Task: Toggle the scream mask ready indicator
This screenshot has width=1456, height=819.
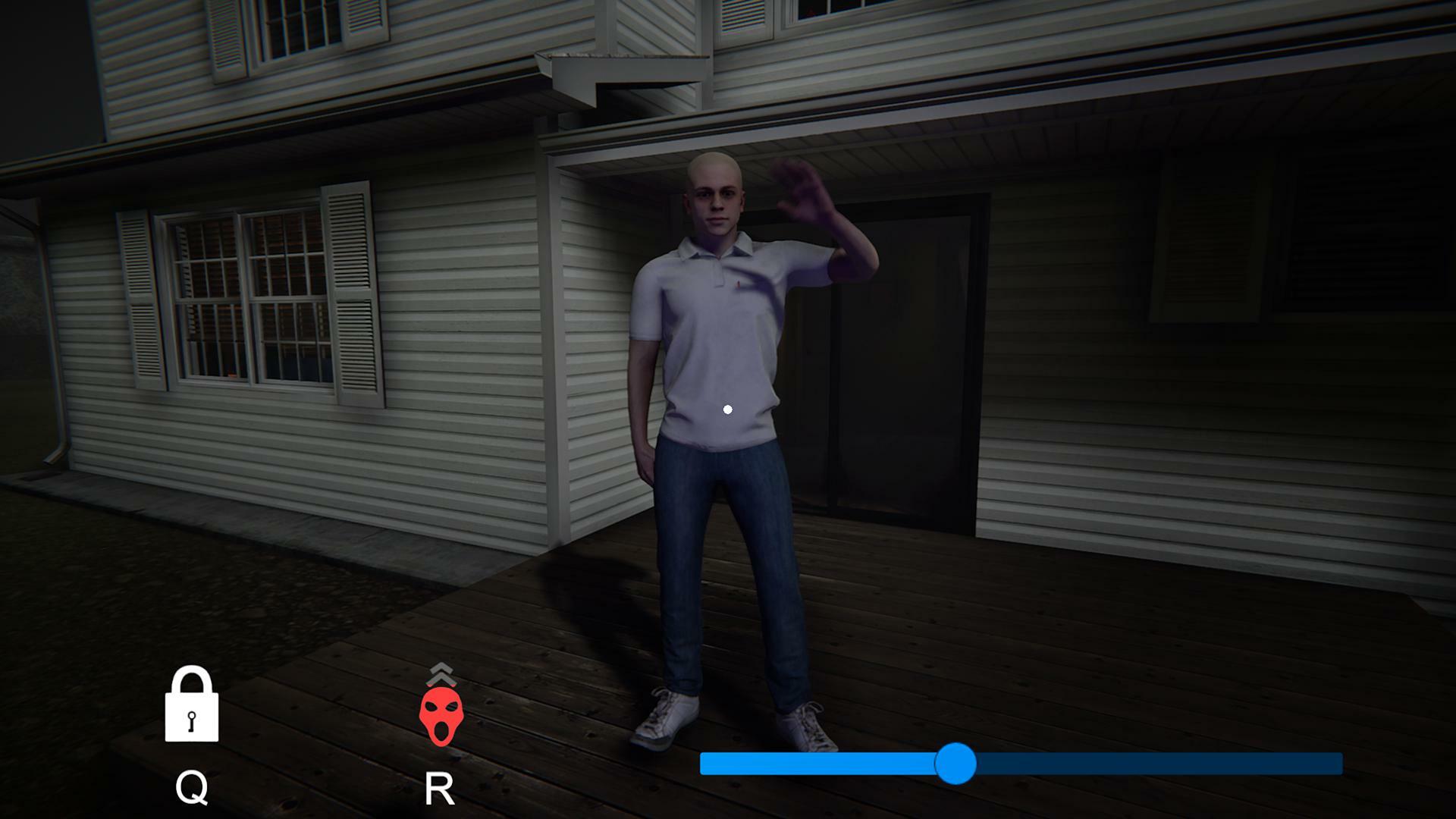Action: tap(442, 717)
